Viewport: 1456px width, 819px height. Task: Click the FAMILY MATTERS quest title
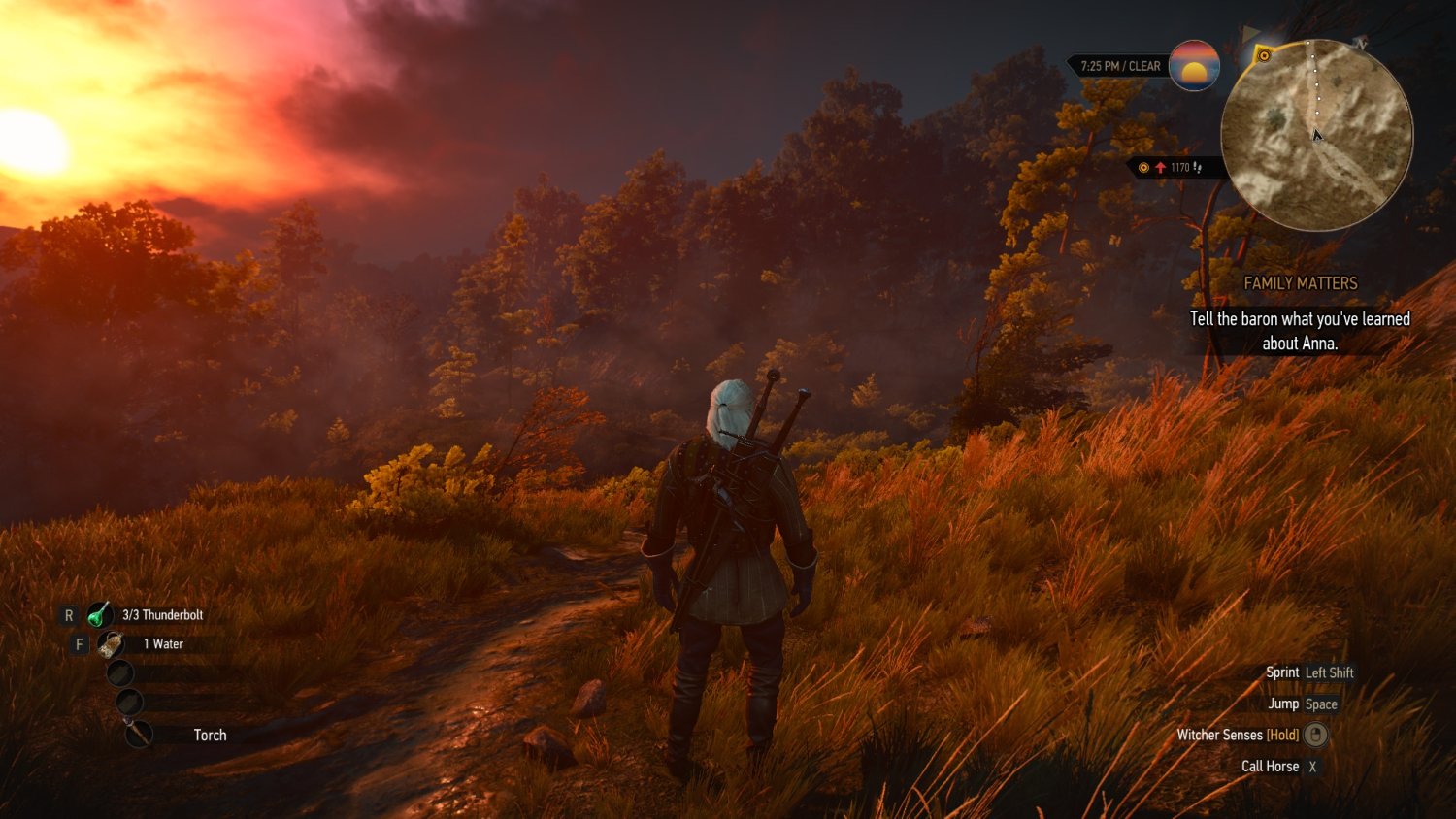[x=1300, y=283]
